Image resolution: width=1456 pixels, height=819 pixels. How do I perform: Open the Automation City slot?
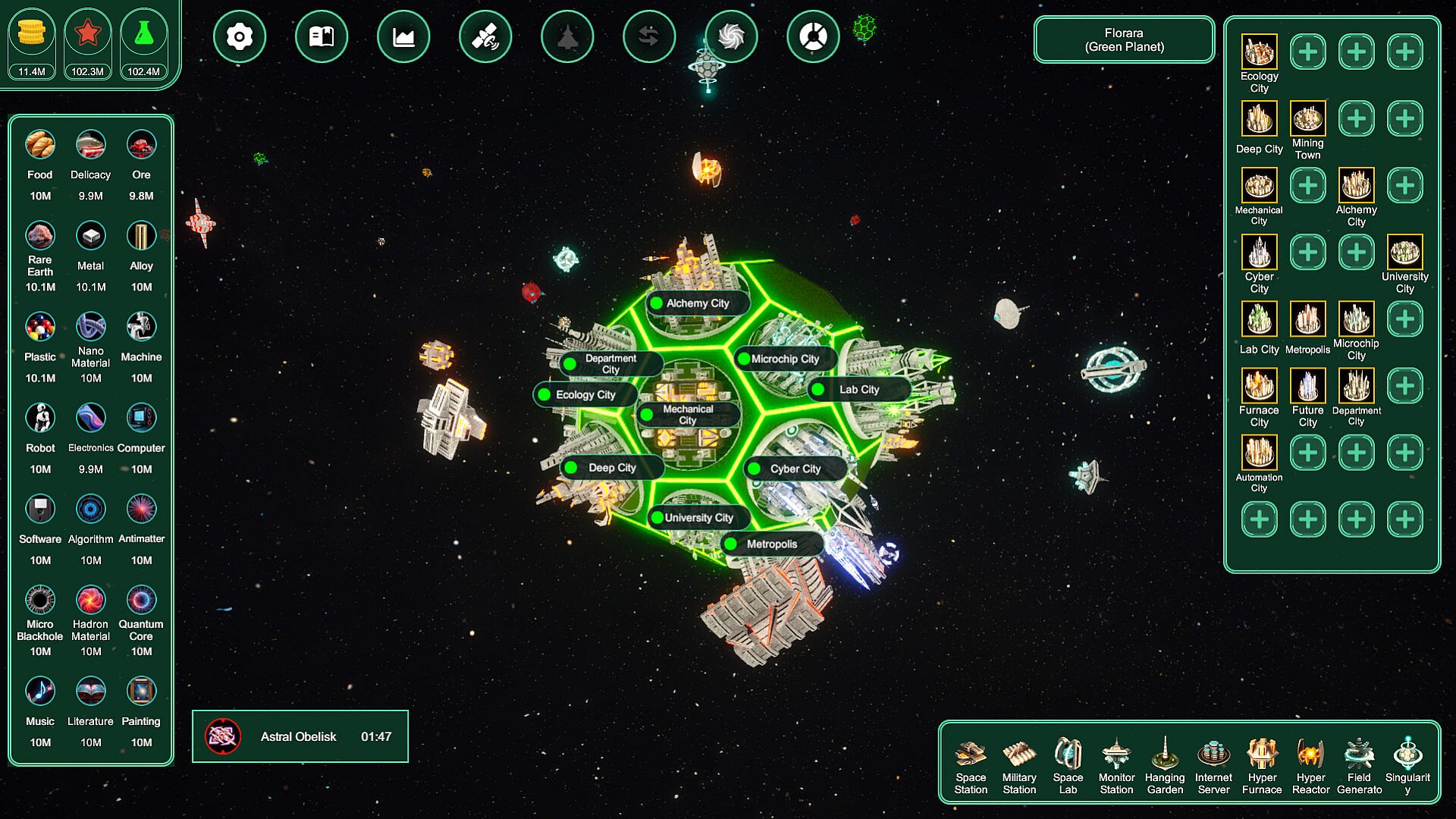pos(1259,453)
